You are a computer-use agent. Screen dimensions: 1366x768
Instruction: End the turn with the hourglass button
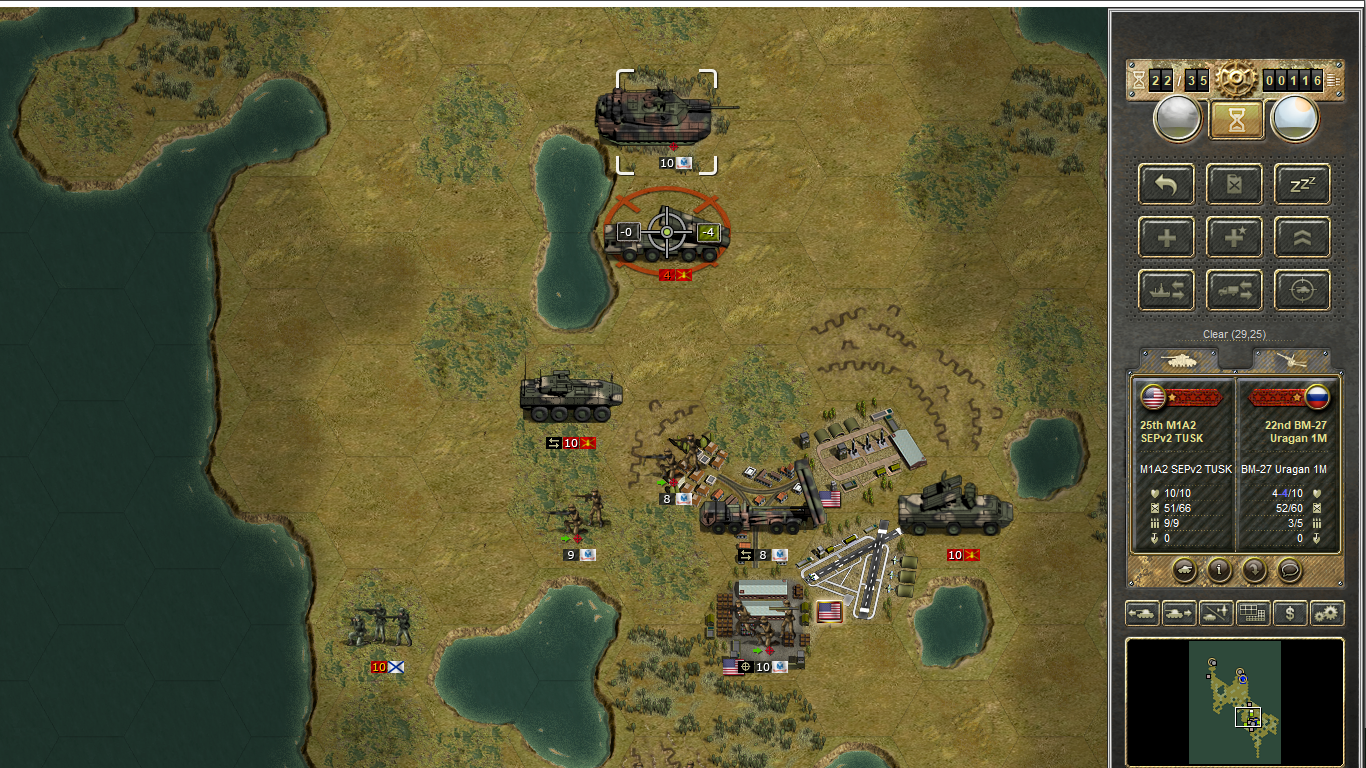click(x=1235, y=120)
